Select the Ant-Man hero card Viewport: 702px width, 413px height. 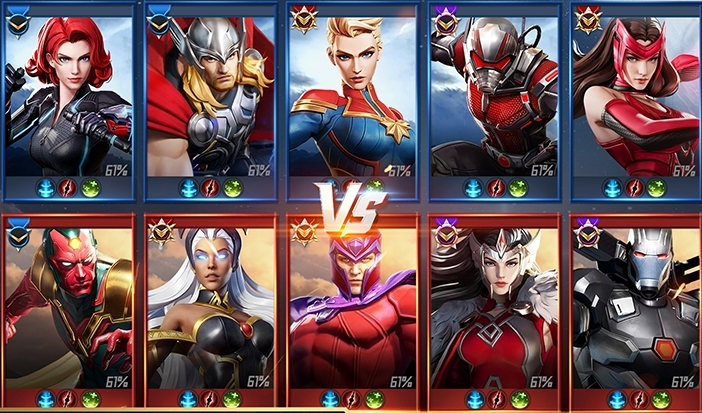[492, 95]
